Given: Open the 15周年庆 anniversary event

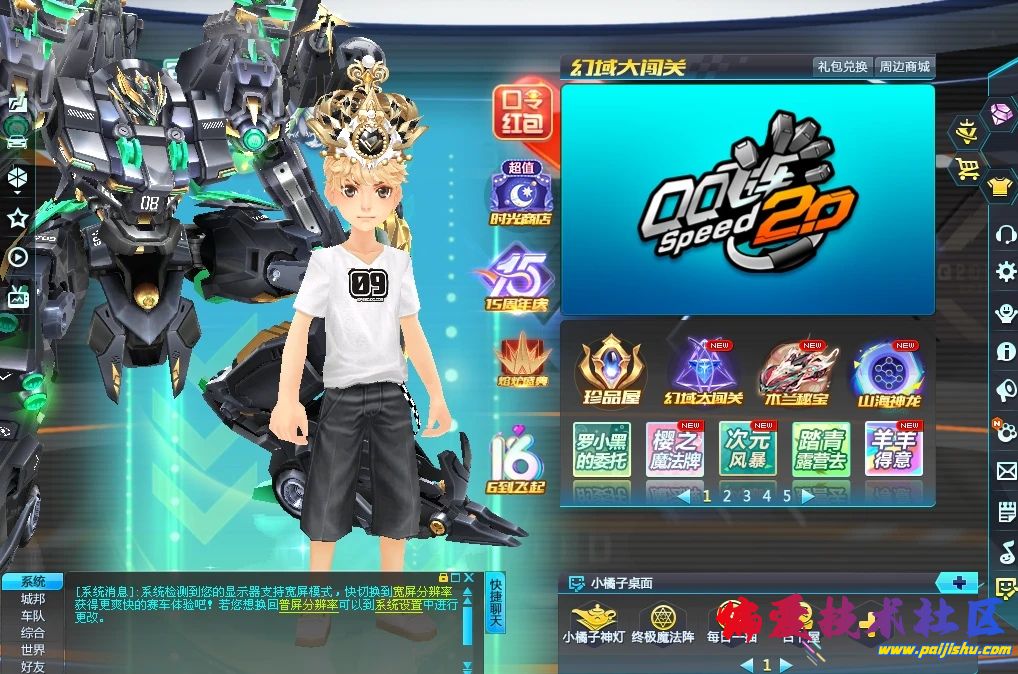Looking at the screenshot, I should (518, 280).
